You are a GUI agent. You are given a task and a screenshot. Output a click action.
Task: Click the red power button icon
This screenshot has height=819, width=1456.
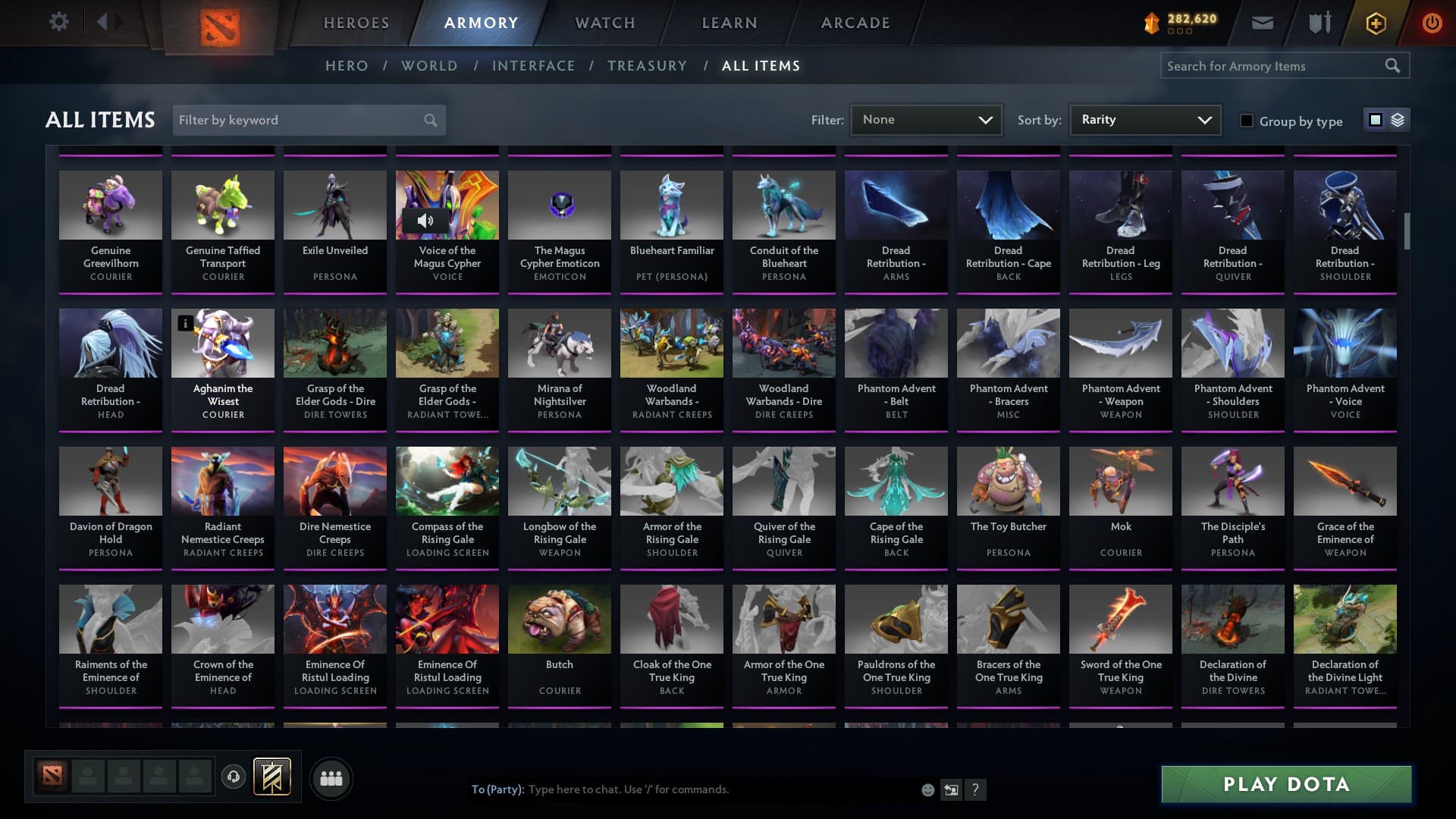(x=1432, y=23)
